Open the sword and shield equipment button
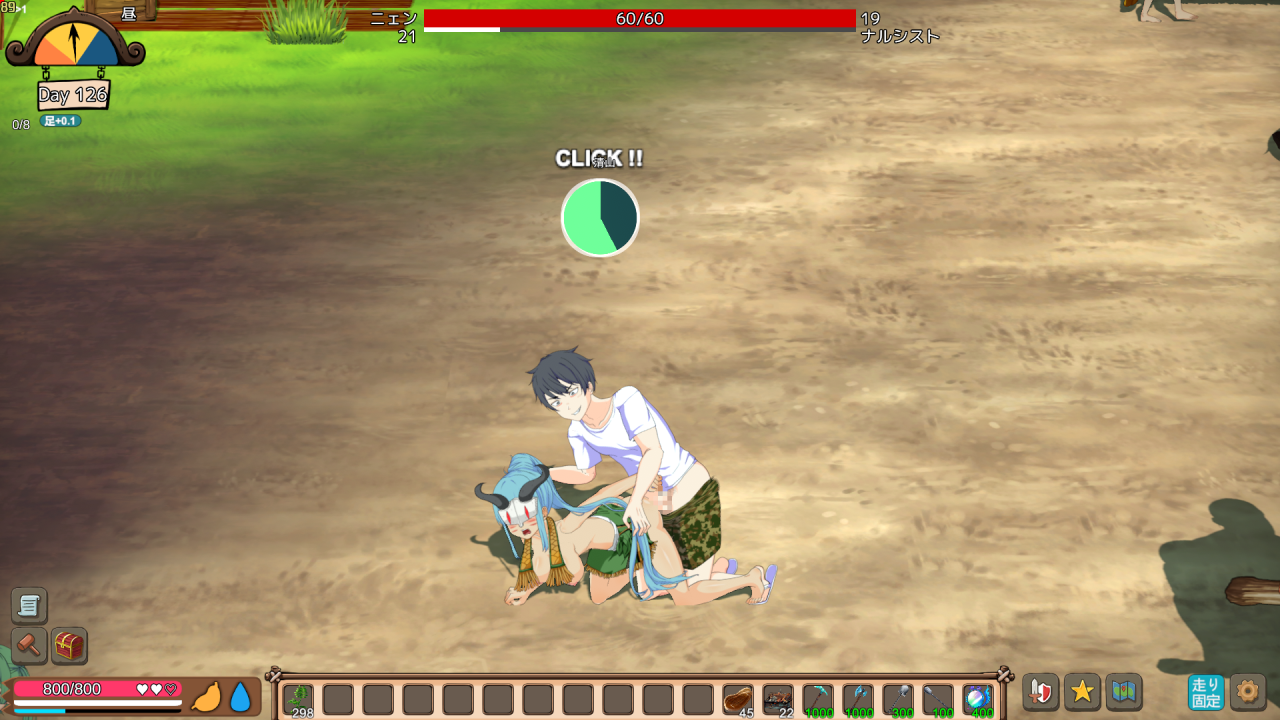 coord(1040,692)
